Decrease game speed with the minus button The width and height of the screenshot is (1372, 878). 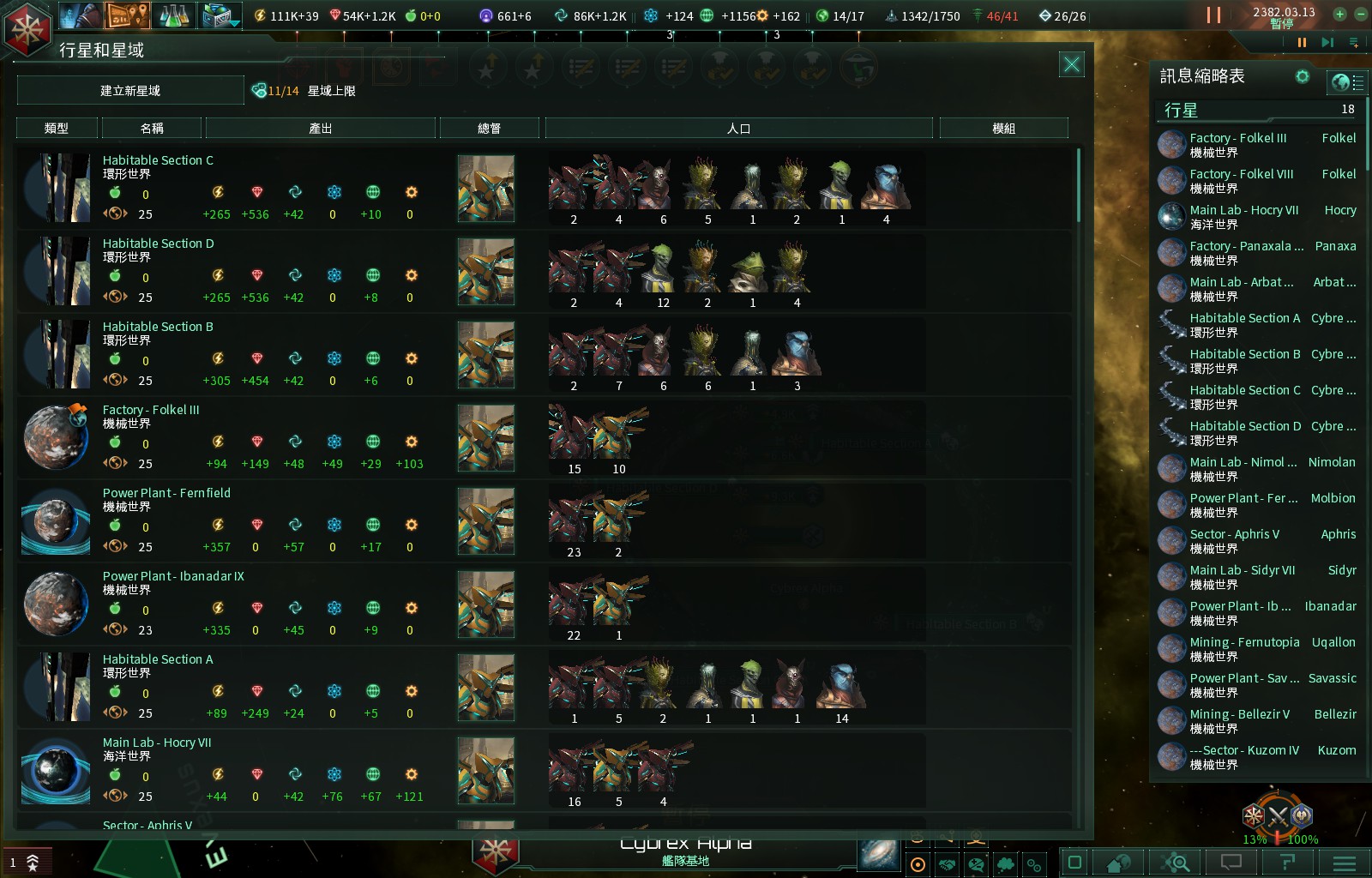point(1360,14)
